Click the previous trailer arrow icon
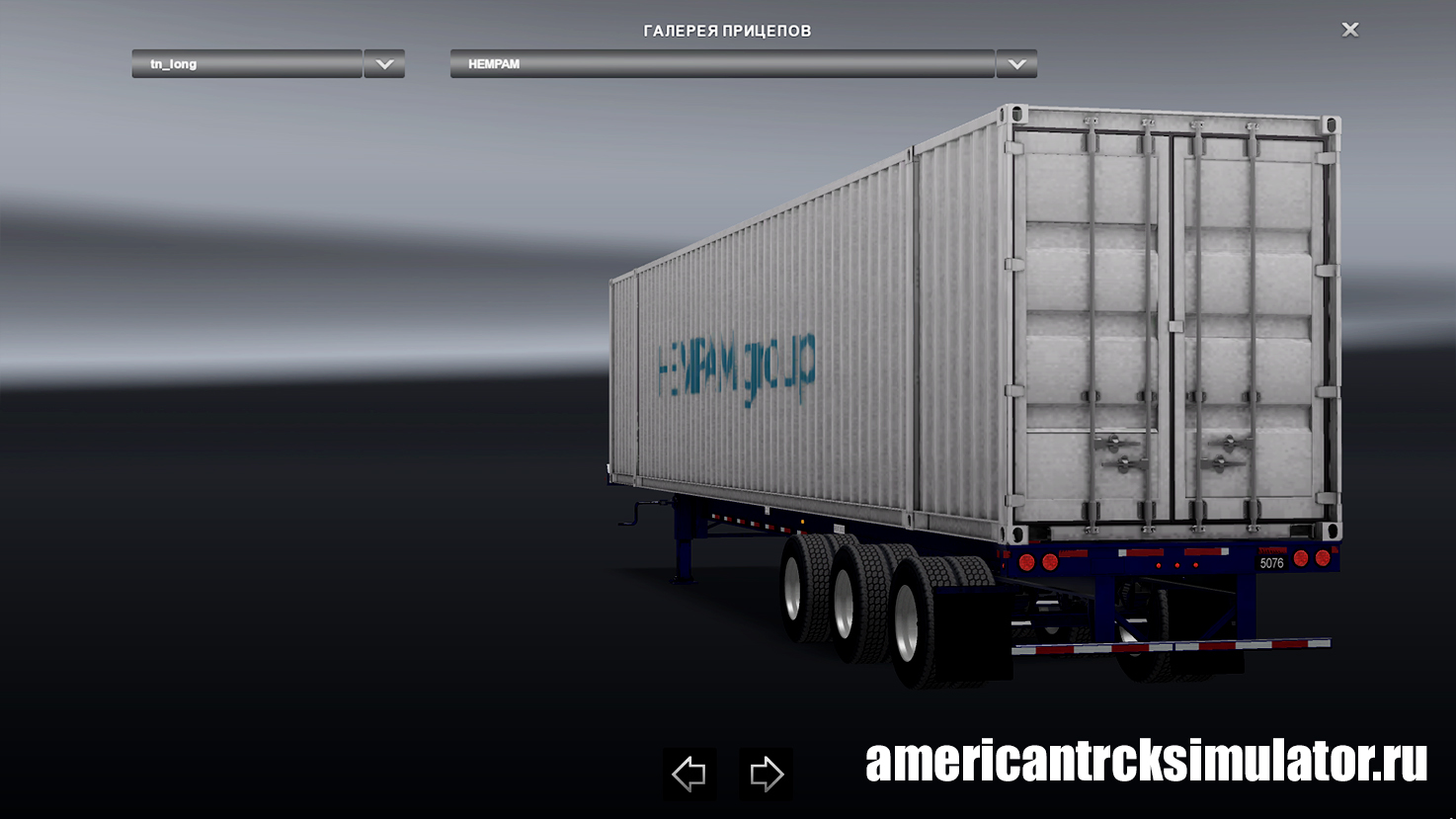 [688, 773]
